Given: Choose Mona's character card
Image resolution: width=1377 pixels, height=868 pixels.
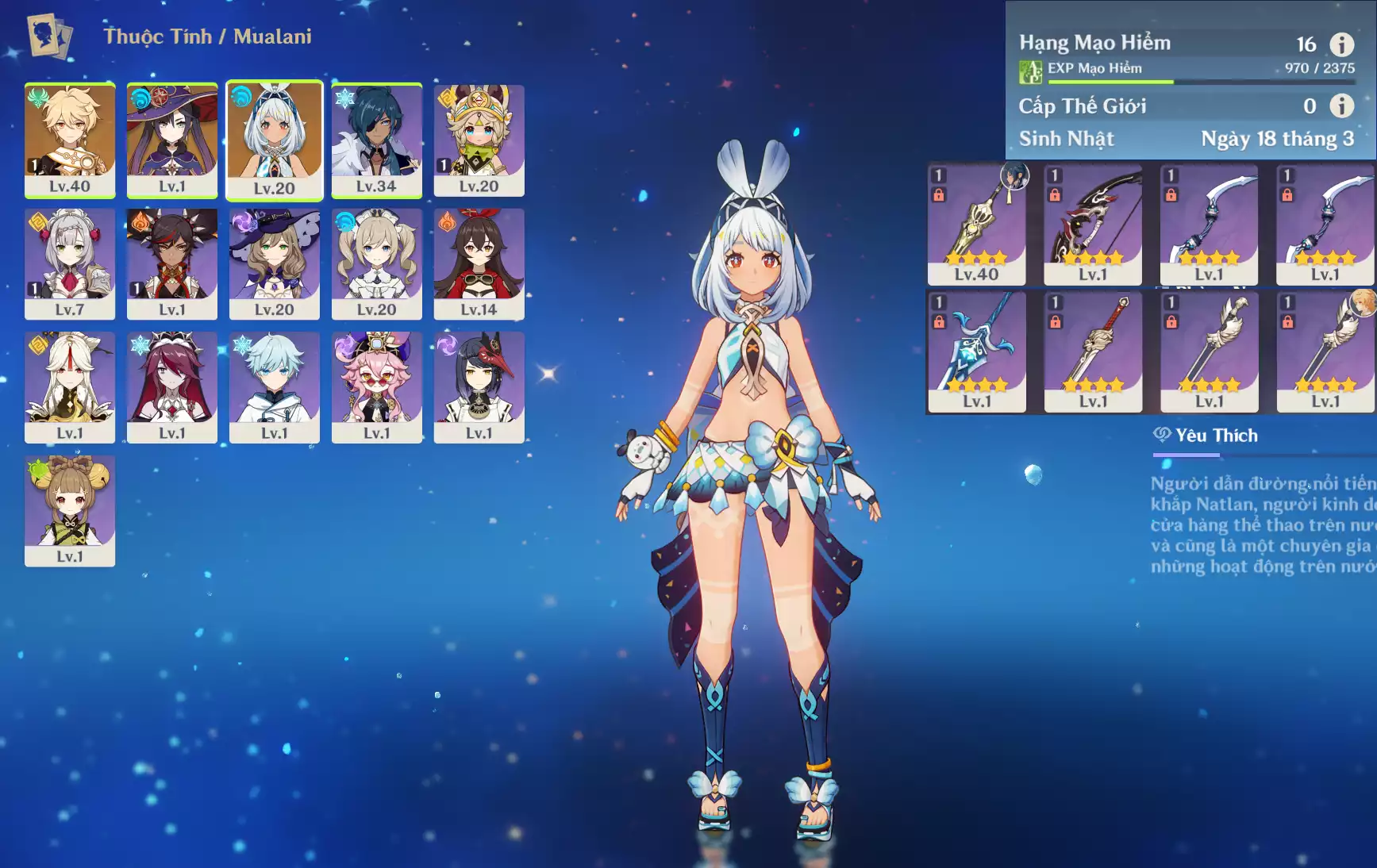Looking at the screenshot, I should (172, 140).
